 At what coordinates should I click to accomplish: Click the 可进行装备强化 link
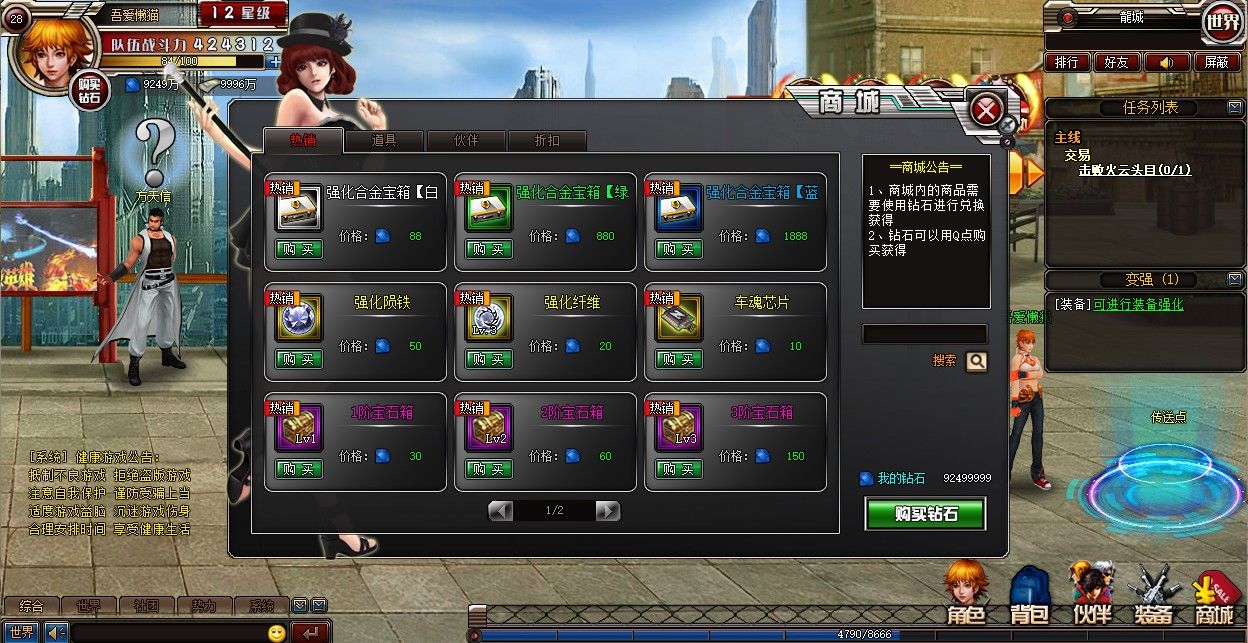point(1137,304)
